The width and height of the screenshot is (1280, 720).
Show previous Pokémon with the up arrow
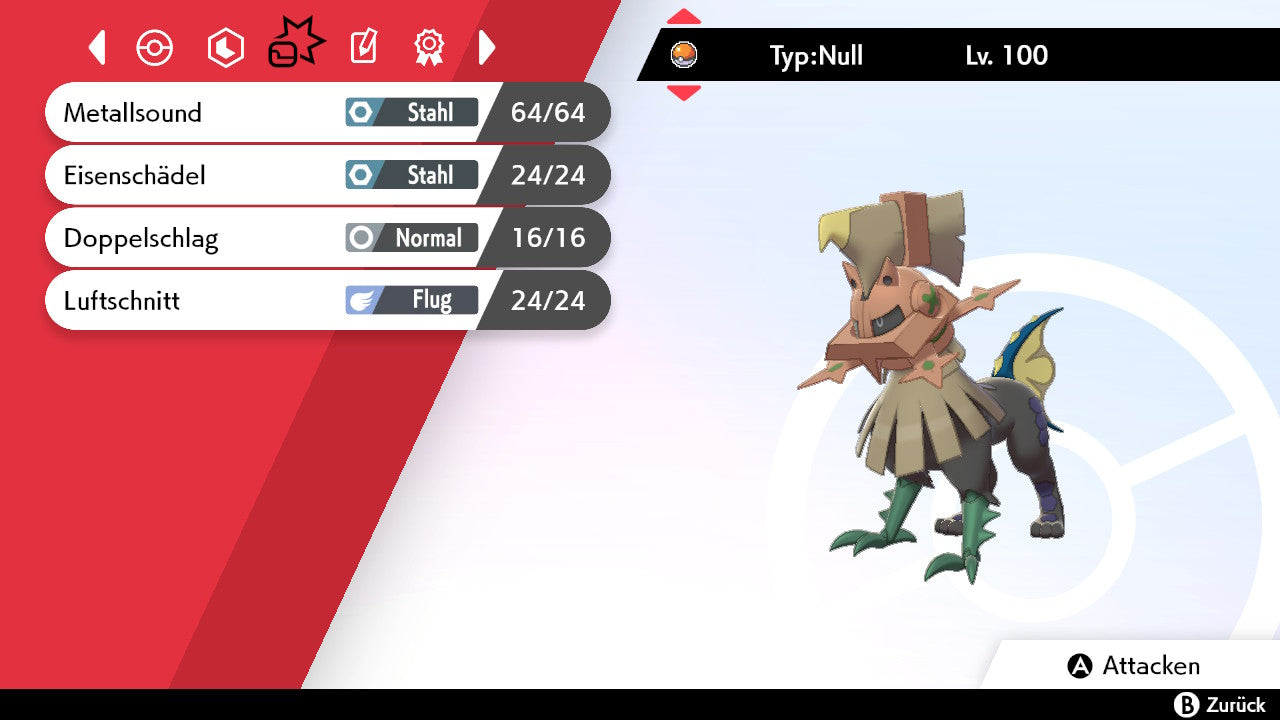[684, 16]
